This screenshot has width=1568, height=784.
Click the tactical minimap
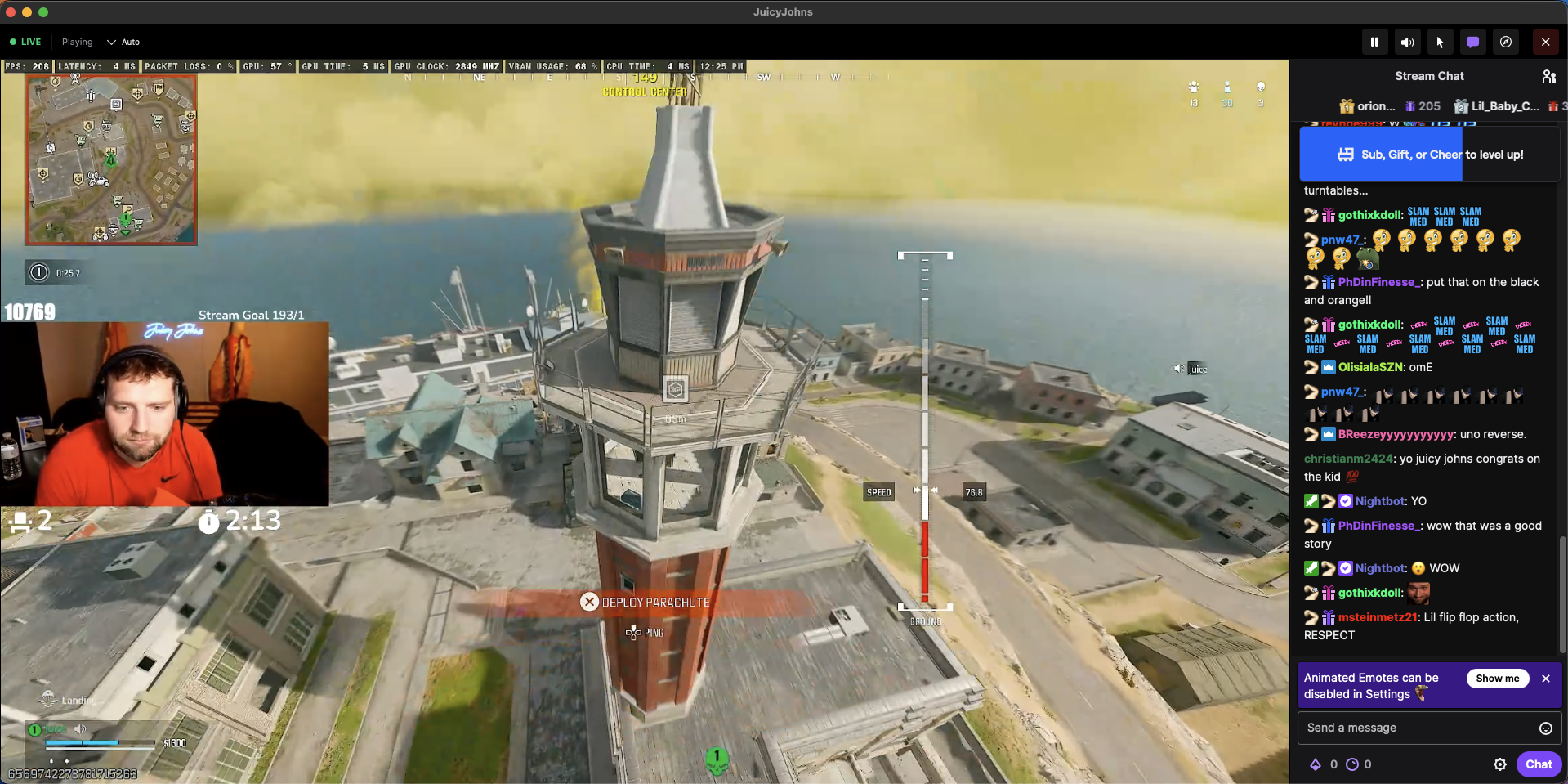point(111,160)
